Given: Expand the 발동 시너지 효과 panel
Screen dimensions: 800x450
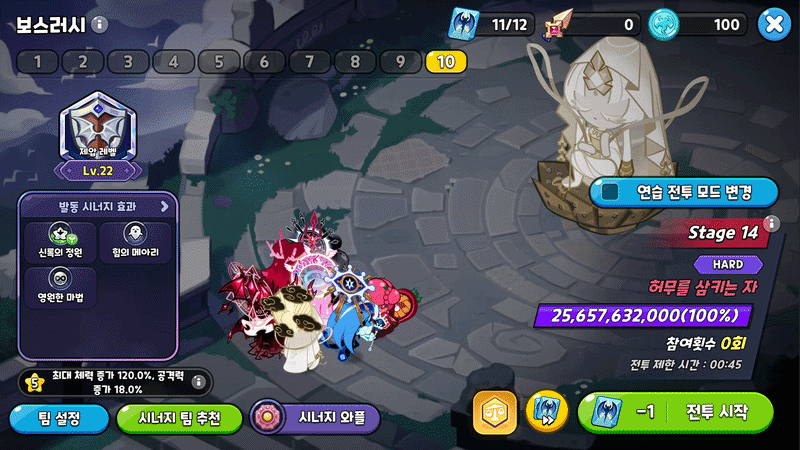Looking at the screenshot, I should [x=165, y=206].
